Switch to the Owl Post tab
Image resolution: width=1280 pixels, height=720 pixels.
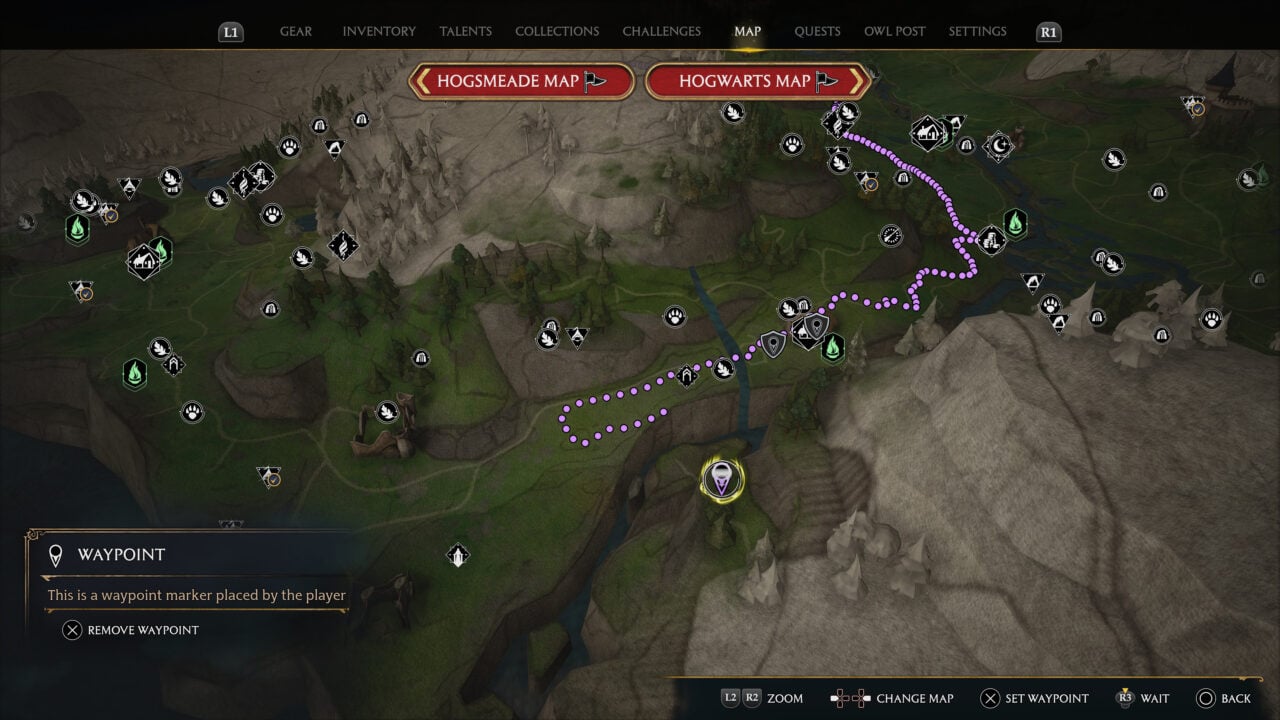pyautogui.click(x=895, y=31)
